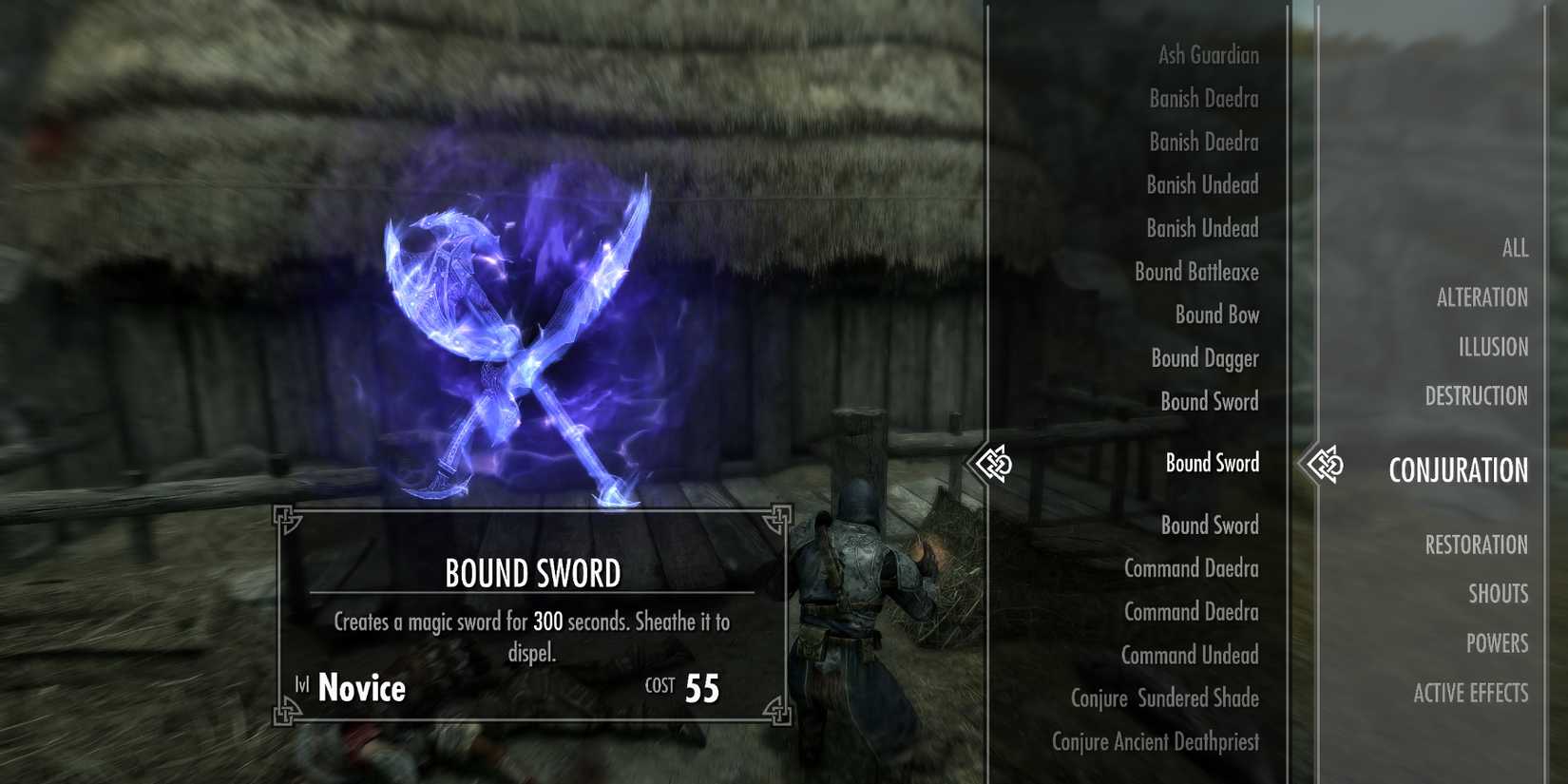Open the SHOUTS section
This screenshot has height=784, width=1568.
click(1499, 594)
